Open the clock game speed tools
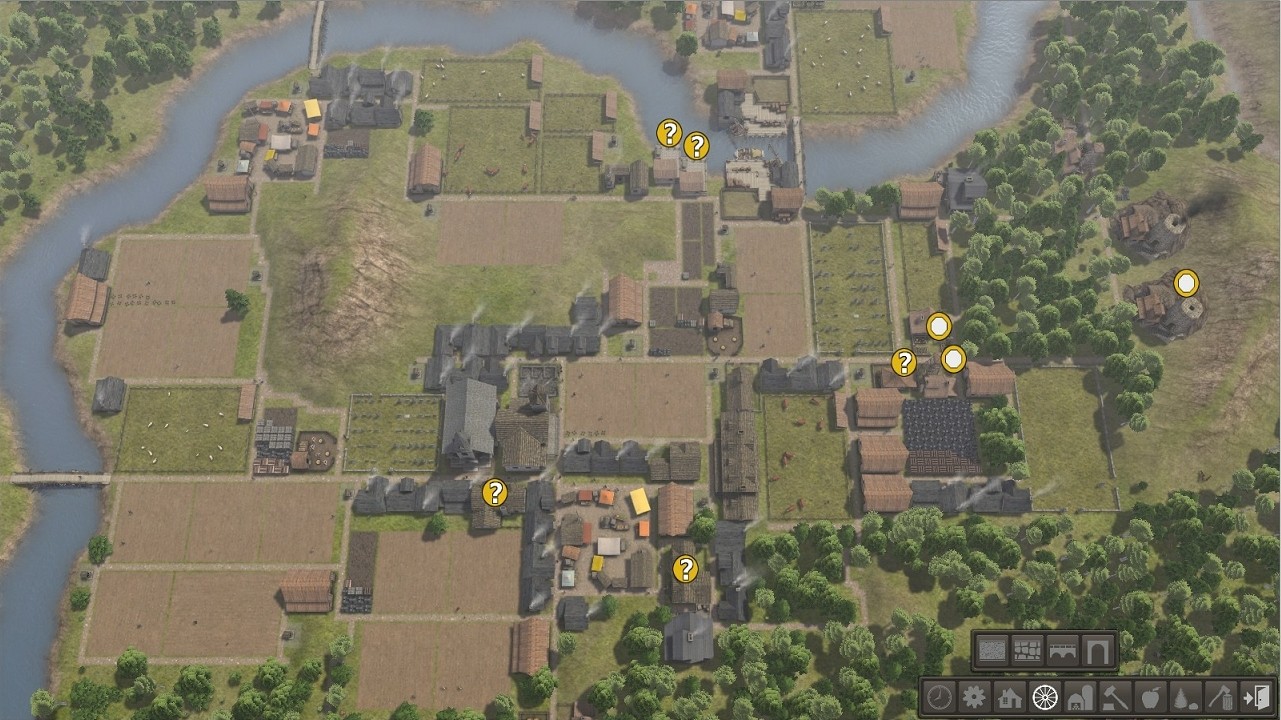Viewport: 1281px width, 720px height. click(x=939, y=697)
